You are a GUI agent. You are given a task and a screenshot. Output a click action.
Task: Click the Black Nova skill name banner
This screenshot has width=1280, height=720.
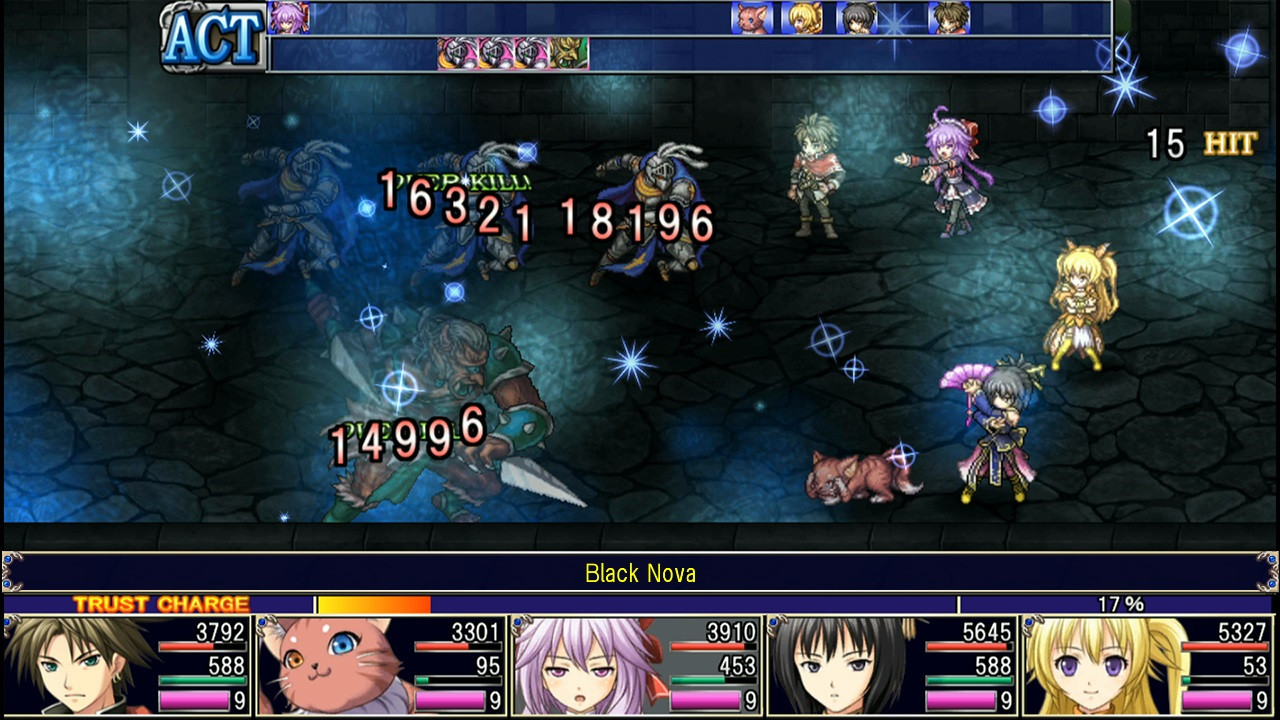coord(640,574)
